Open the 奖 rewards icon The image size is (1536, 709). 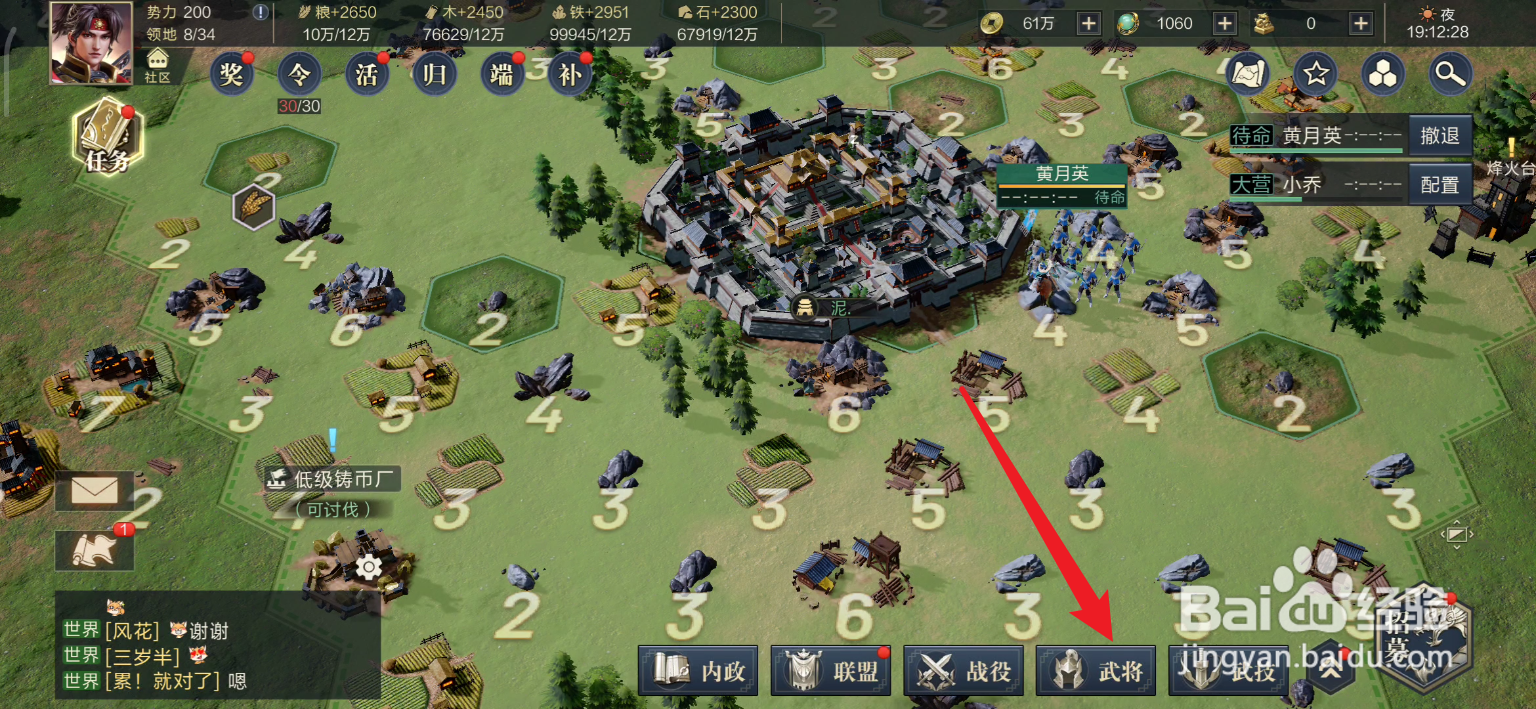[231, 74]
